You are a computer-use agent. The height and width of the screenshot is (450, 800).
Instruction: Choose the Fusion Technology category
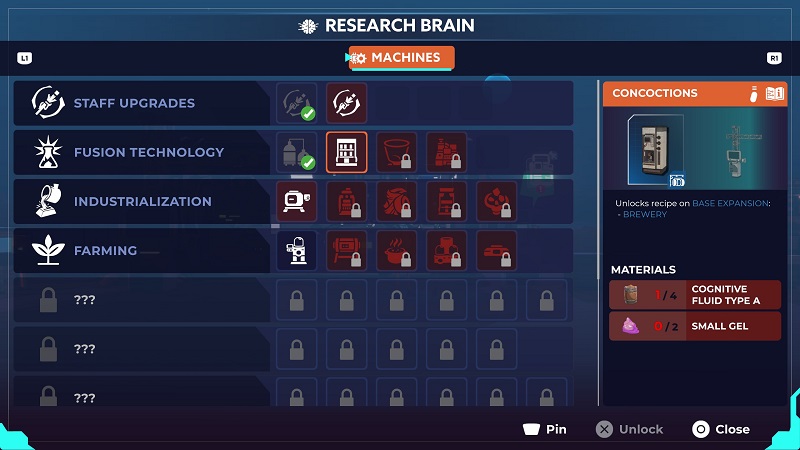[147, 152]
